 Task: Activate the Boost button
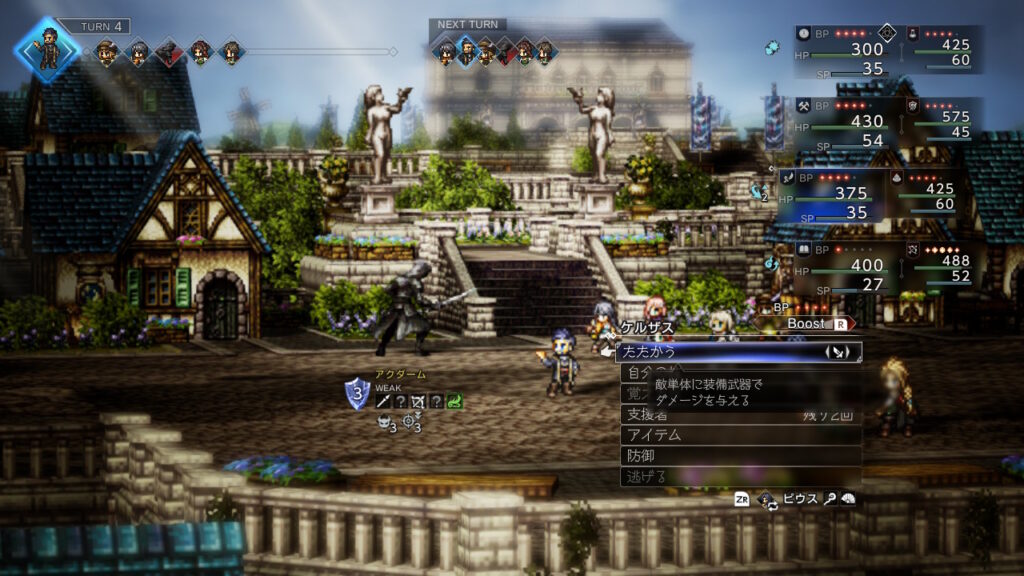point(817,324)
